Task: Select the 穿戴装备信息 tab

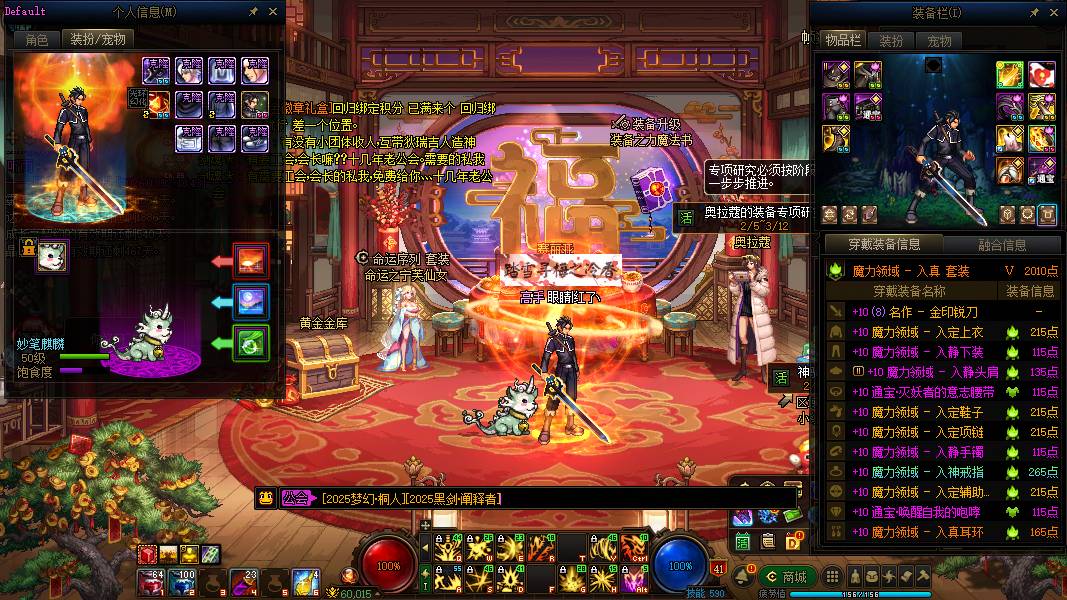Action: pyautogui.click(x=884, y=244)
